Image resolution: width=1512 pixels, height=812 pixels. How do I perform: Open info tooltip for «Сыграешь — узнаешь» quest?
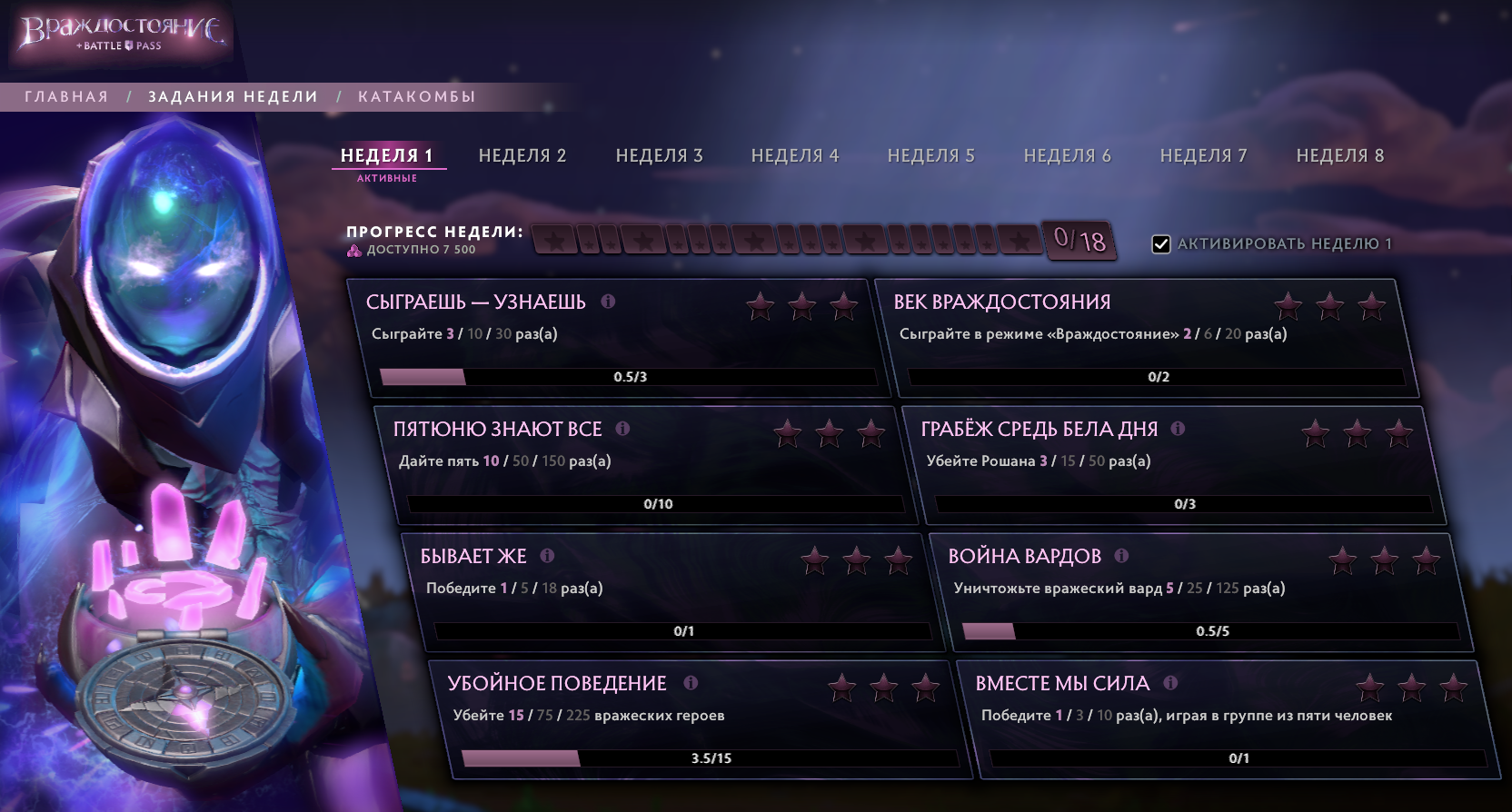610,302
